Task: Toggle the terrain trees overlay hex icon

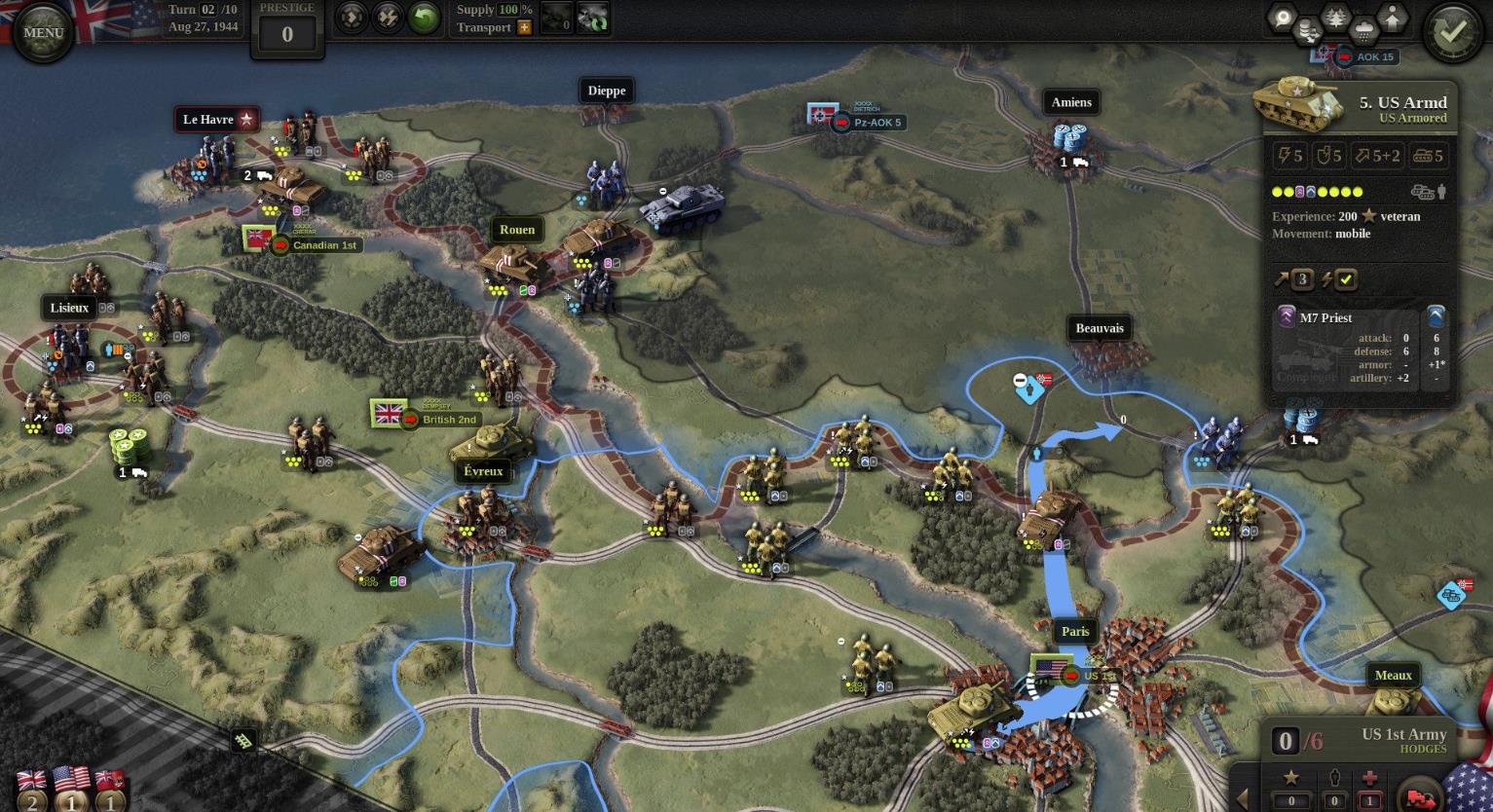Action: pos(1335,18)
